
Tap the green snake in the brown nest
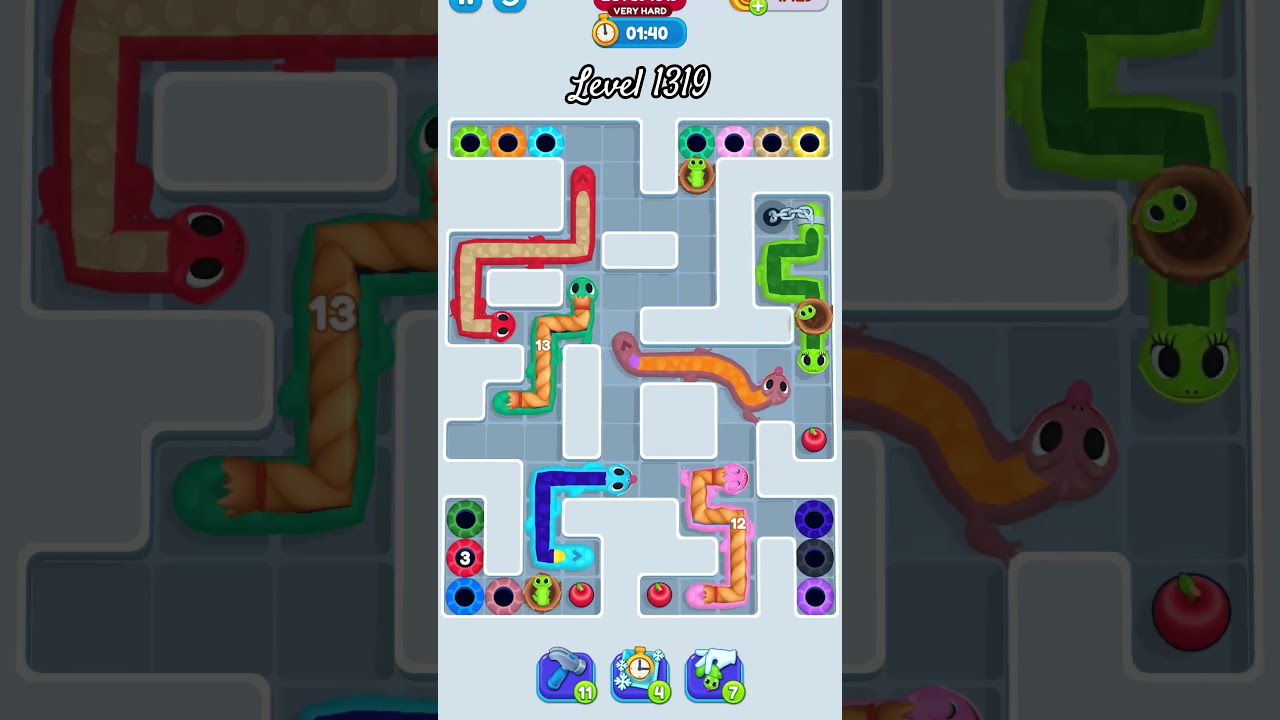click(697, 173)
